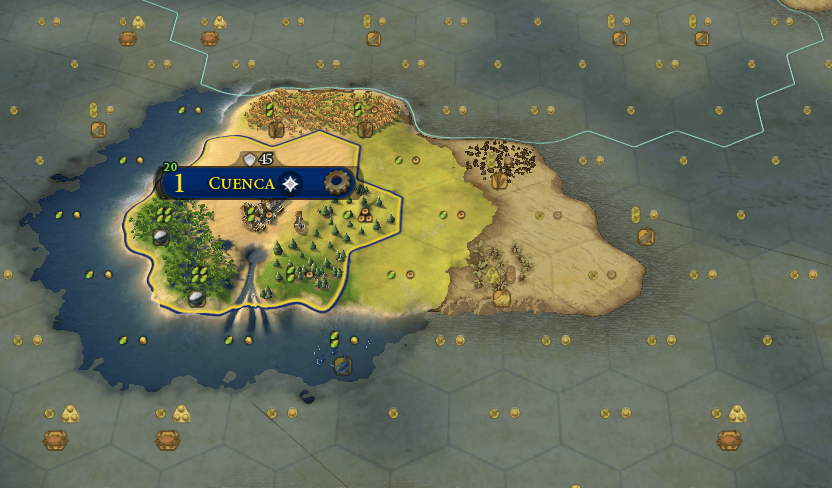Screen dimensions: 832x488
Task: Select the Cuenca city banner
Action: (241, 183)
